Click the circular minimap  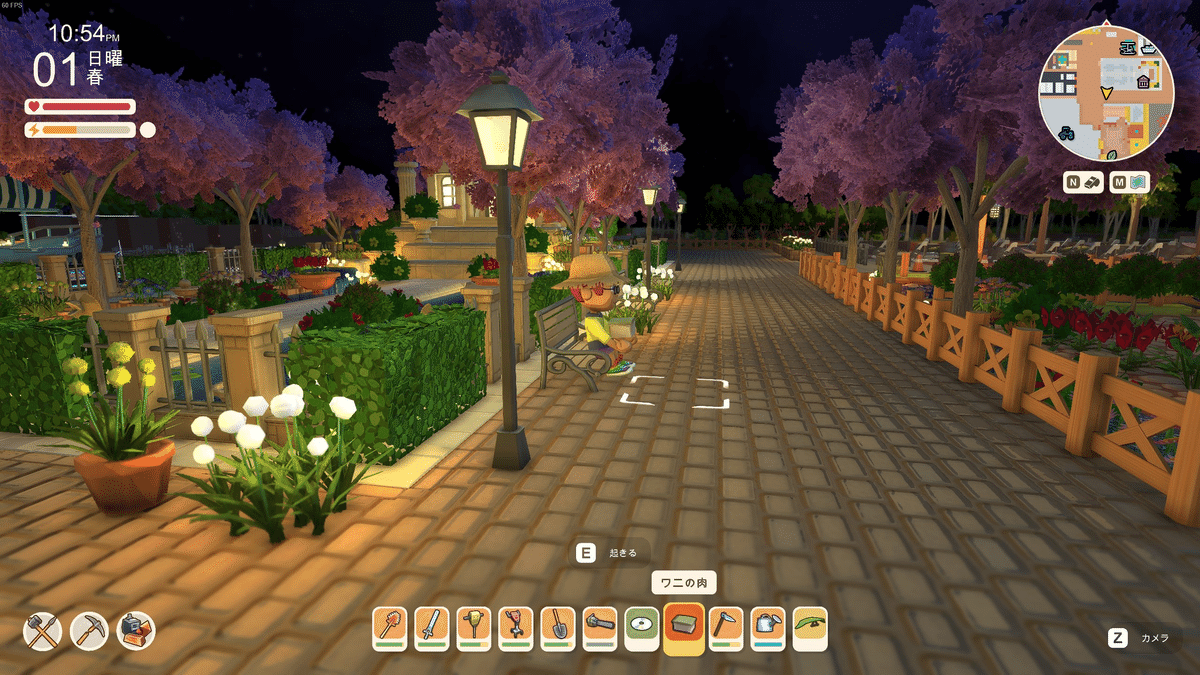click(x=1106, y=94)
